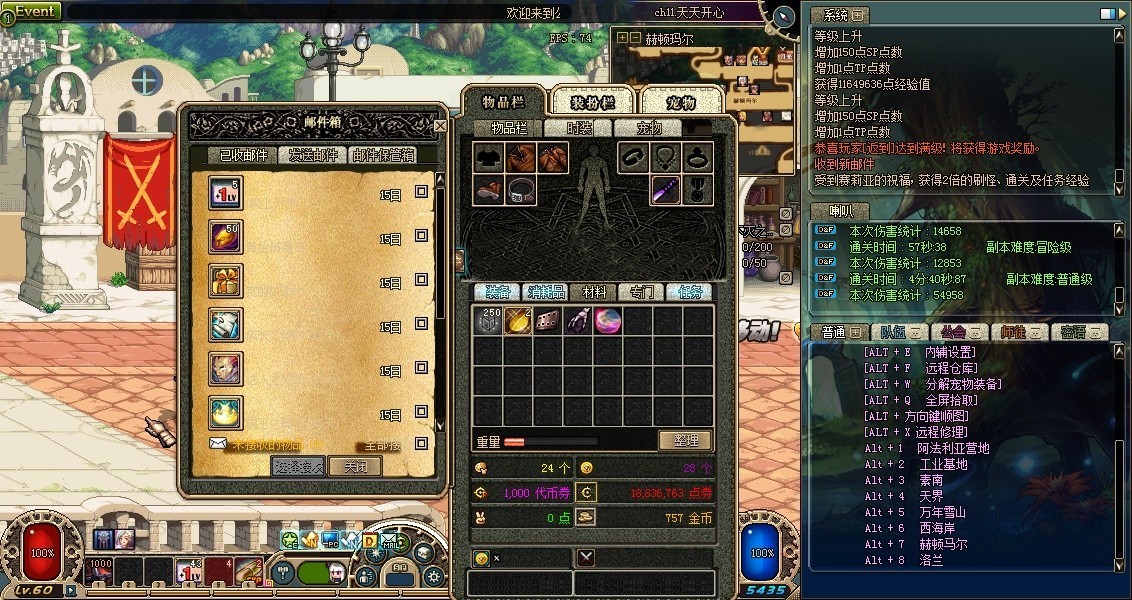Tick the 全部 select-all checkbox in the mailbox

(x=422, y=444)
